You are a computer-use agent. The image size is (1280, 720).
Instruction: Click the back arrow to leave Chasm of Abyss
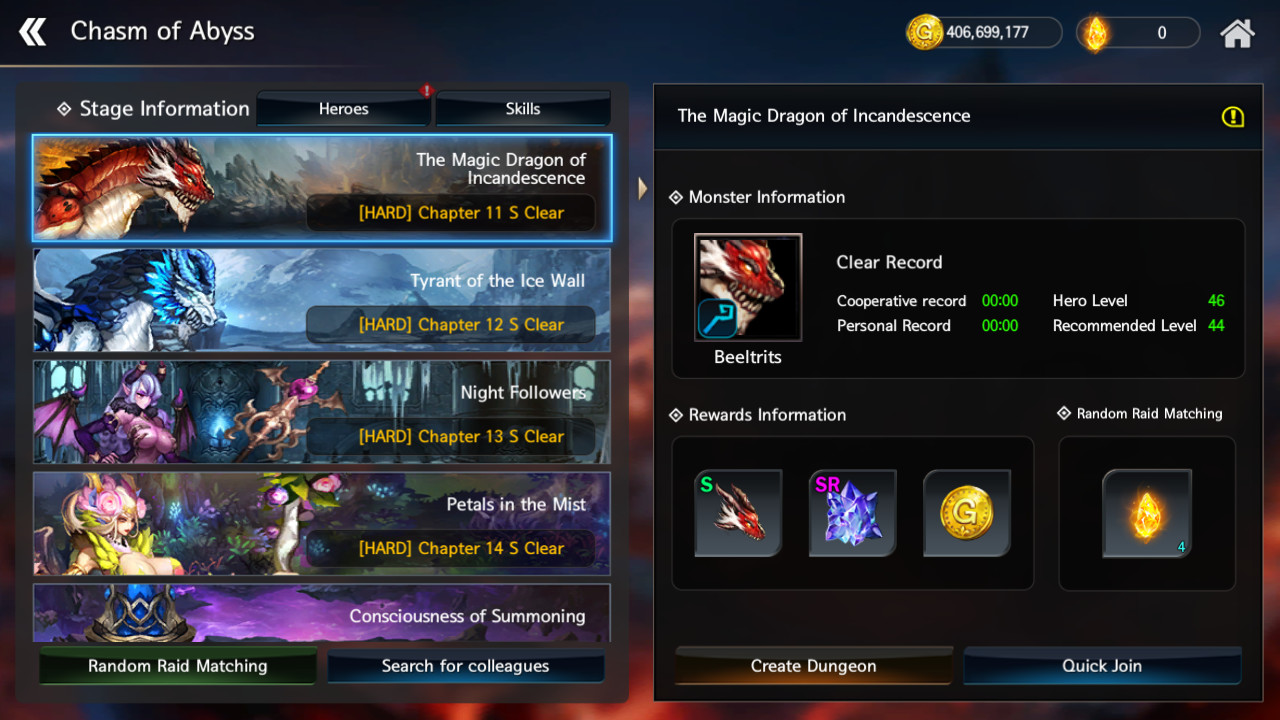(x=33, y=31)
